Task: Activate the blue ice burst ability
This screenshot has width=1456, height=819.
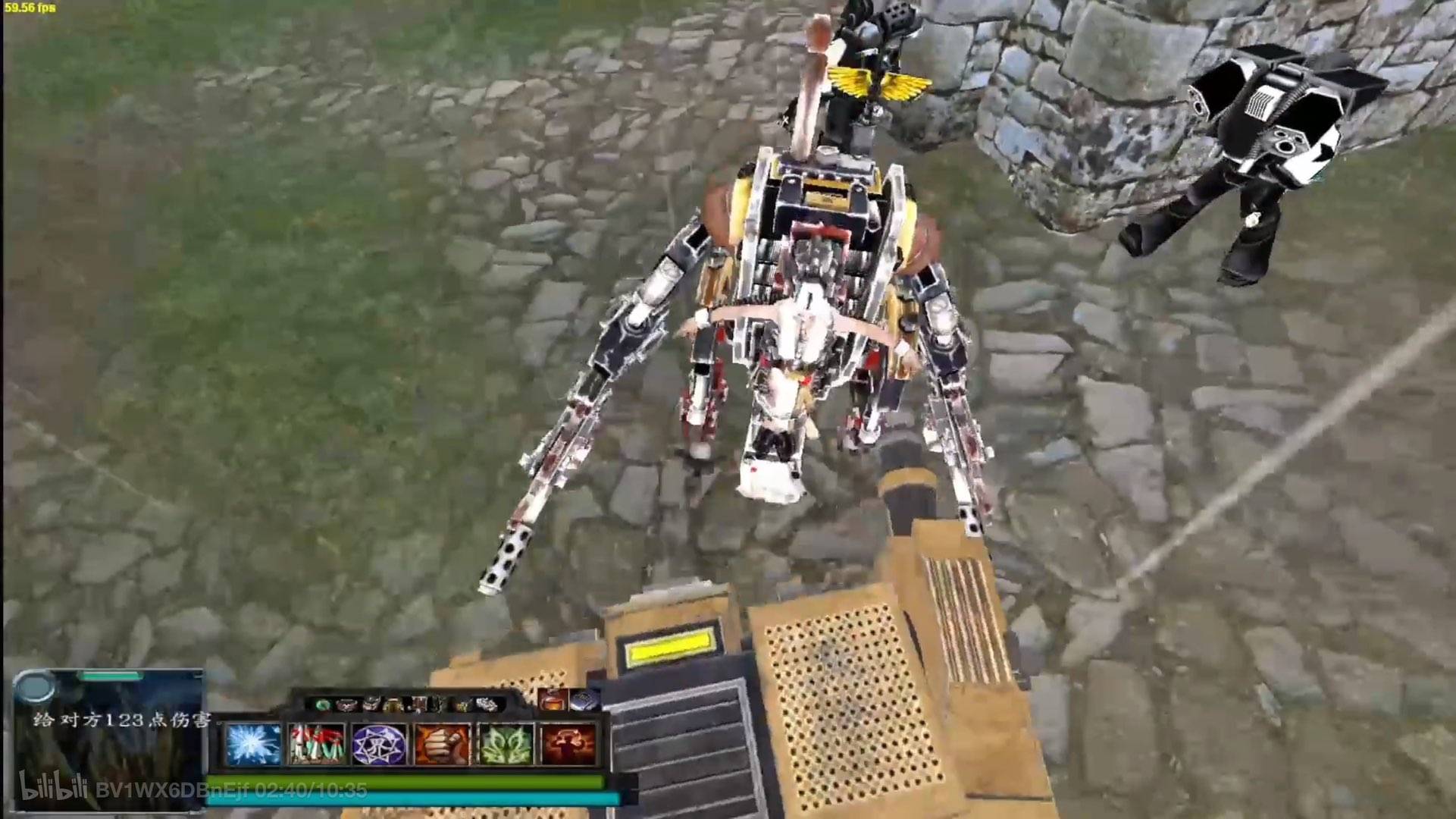Action: 253,744
